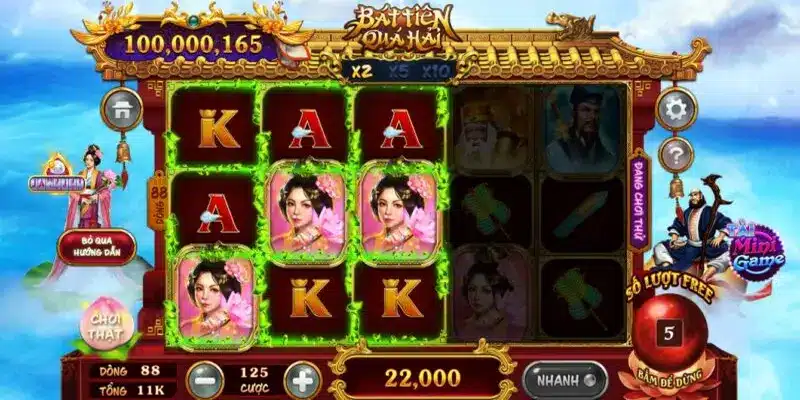The height and width of the screenshot is (400, 800).
Task: Skip tutorial via Bỏ Qua Hướng Dẫn
Action: click(96, 246)
